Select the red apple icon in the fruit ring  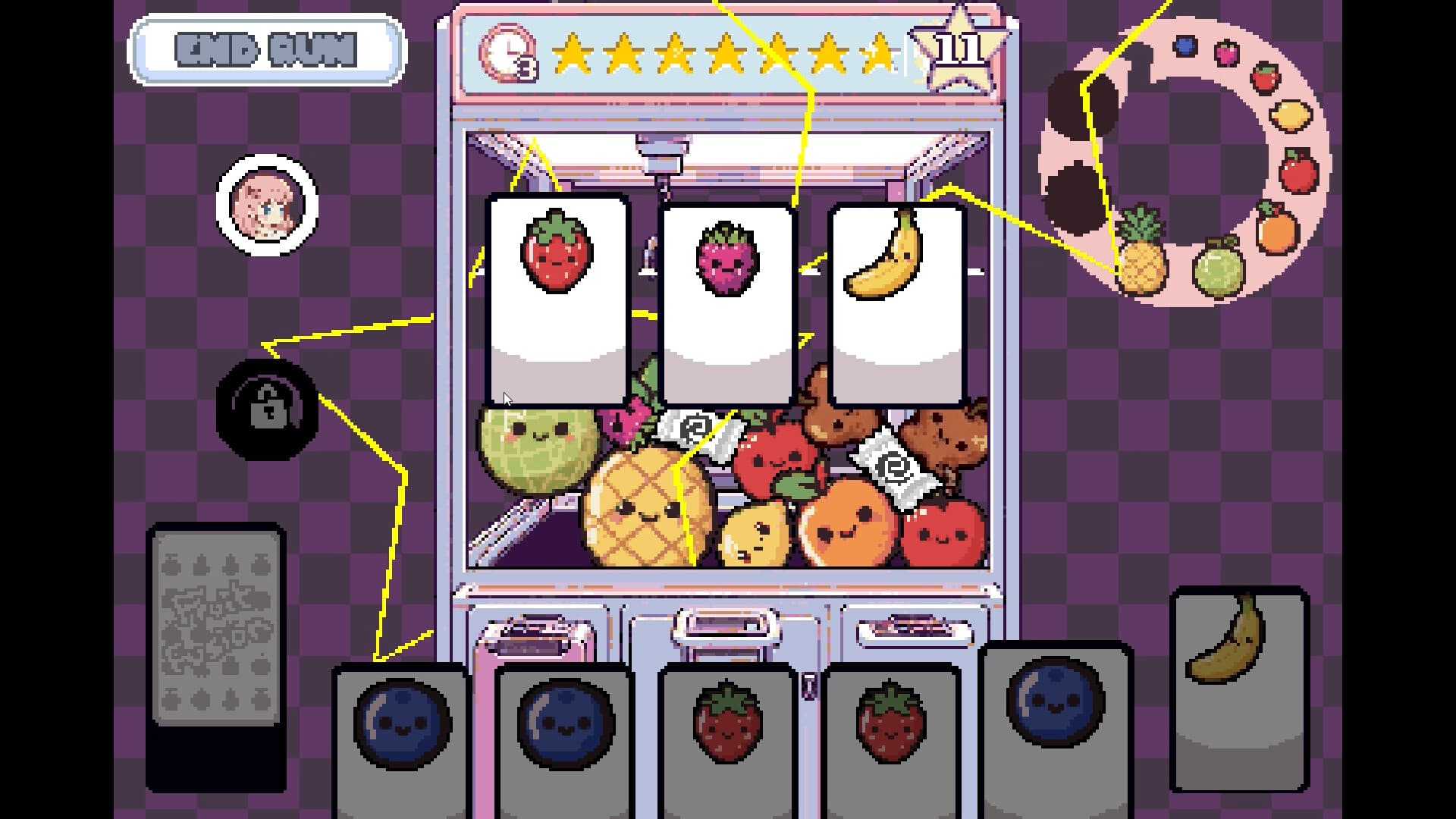(x=1298, y=171)
